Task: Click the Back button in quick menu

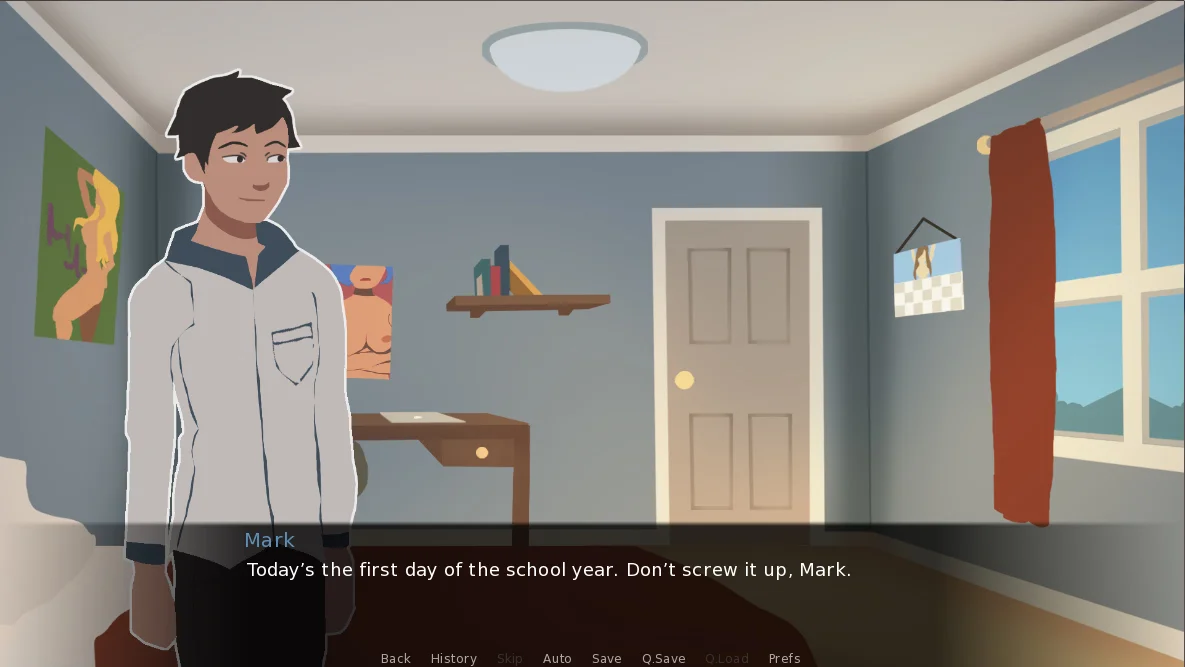Action: [395, 658]
